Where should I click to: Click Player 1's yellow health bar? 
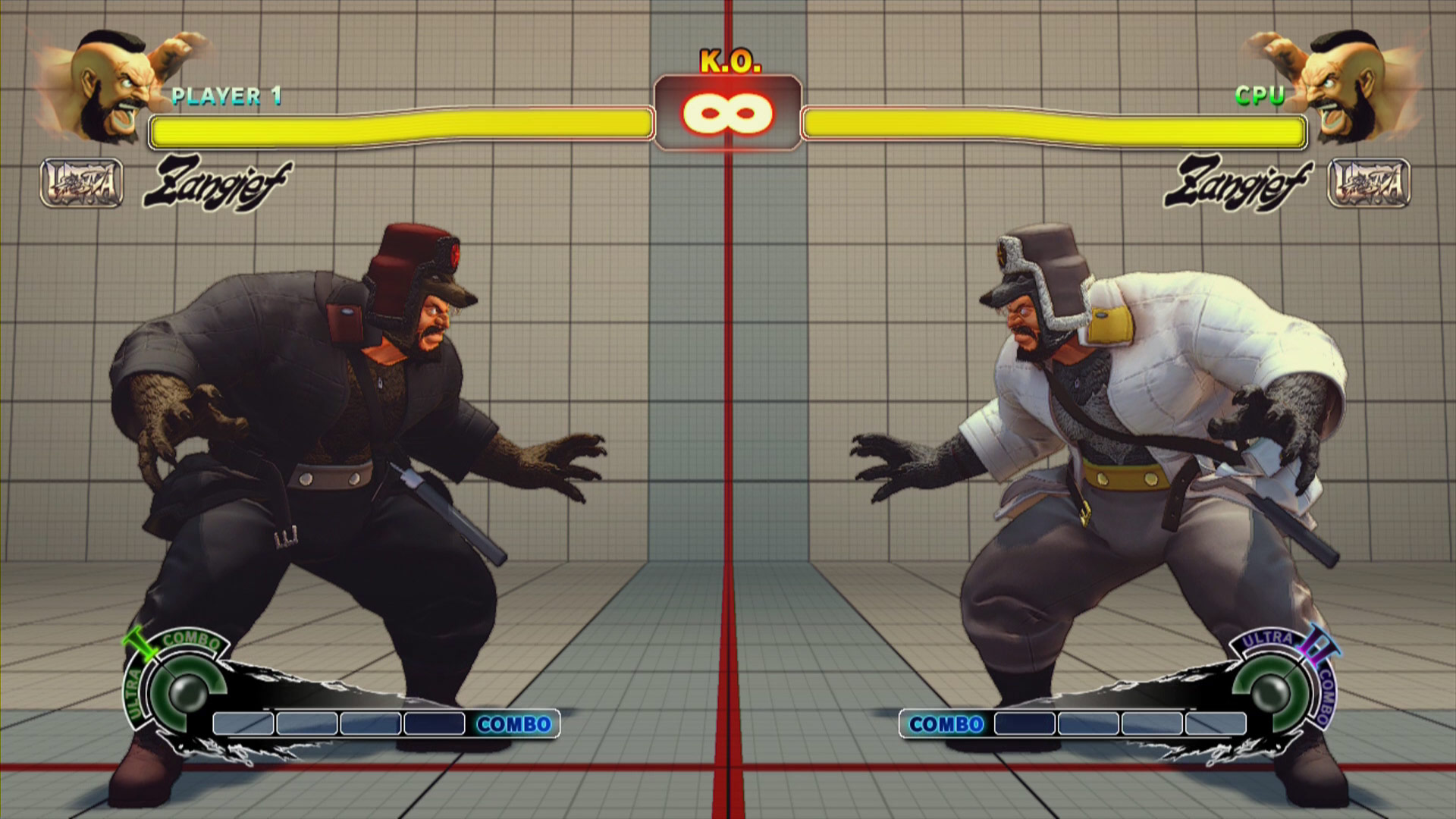402,127
